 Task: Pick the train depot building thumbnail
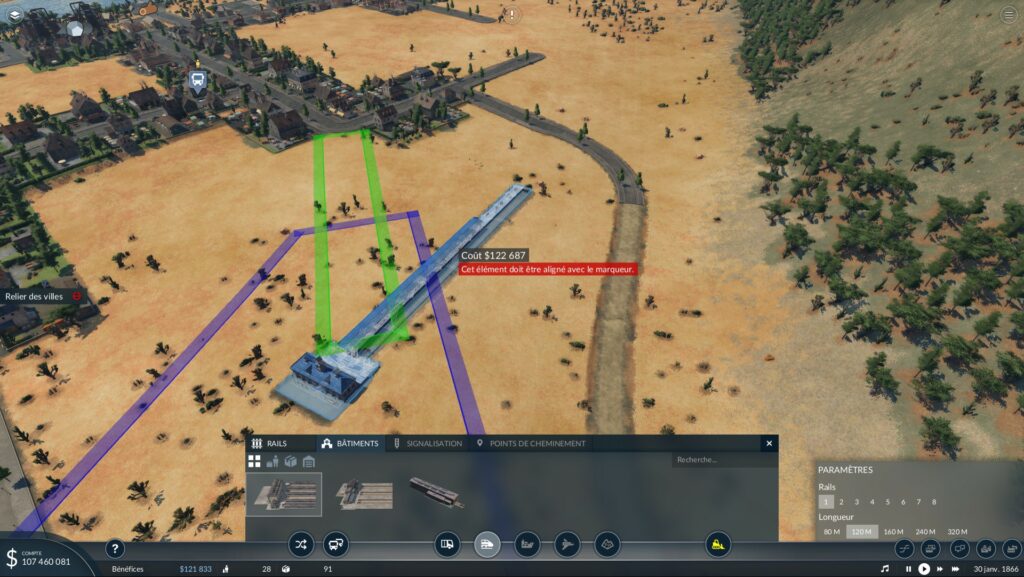436,492
